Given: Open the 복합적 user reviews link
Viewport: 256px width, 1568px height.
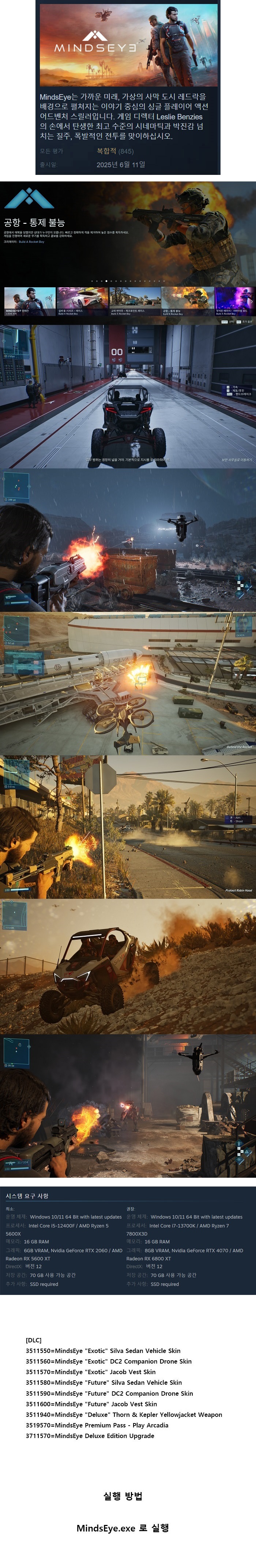Looking at the screenshot, I should point(106,151).
